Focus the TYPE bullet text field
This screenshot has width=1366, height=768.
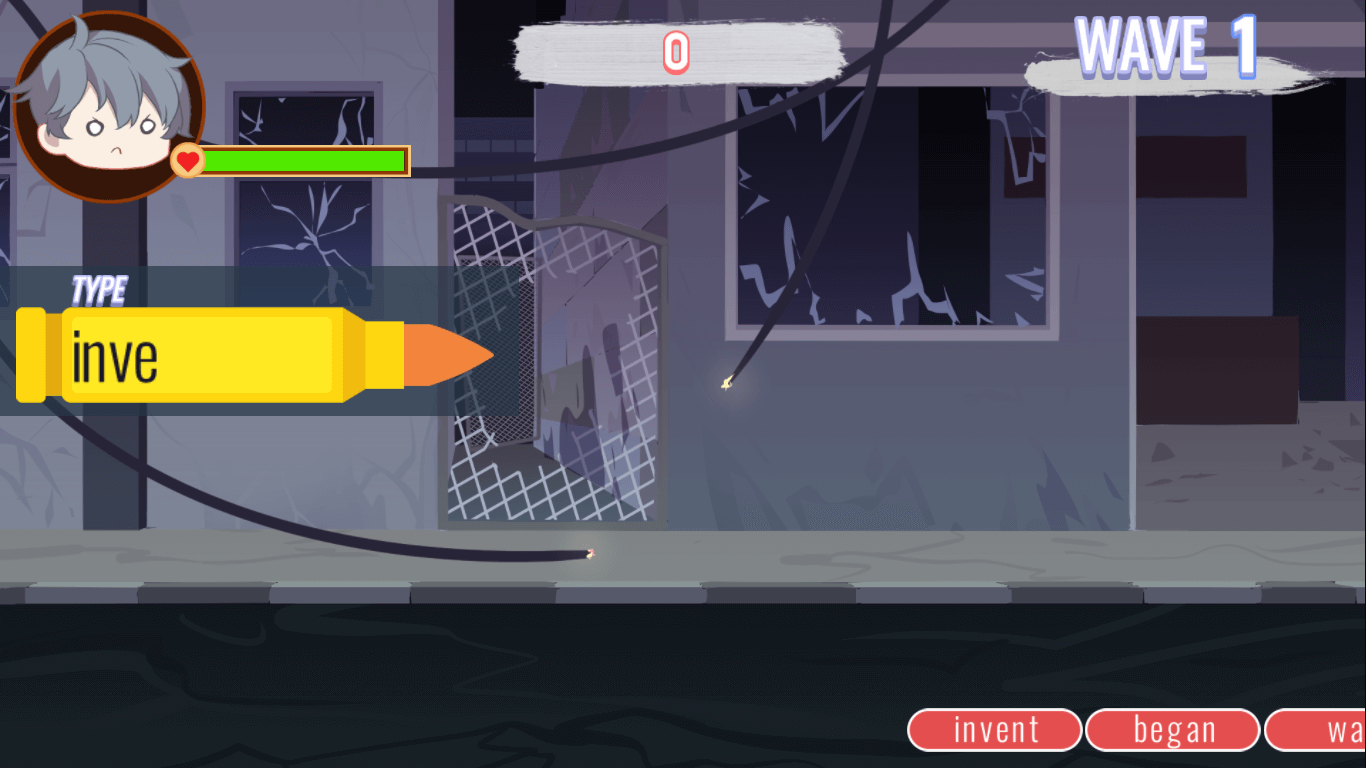pyautogui.click(x=201, y=357)
